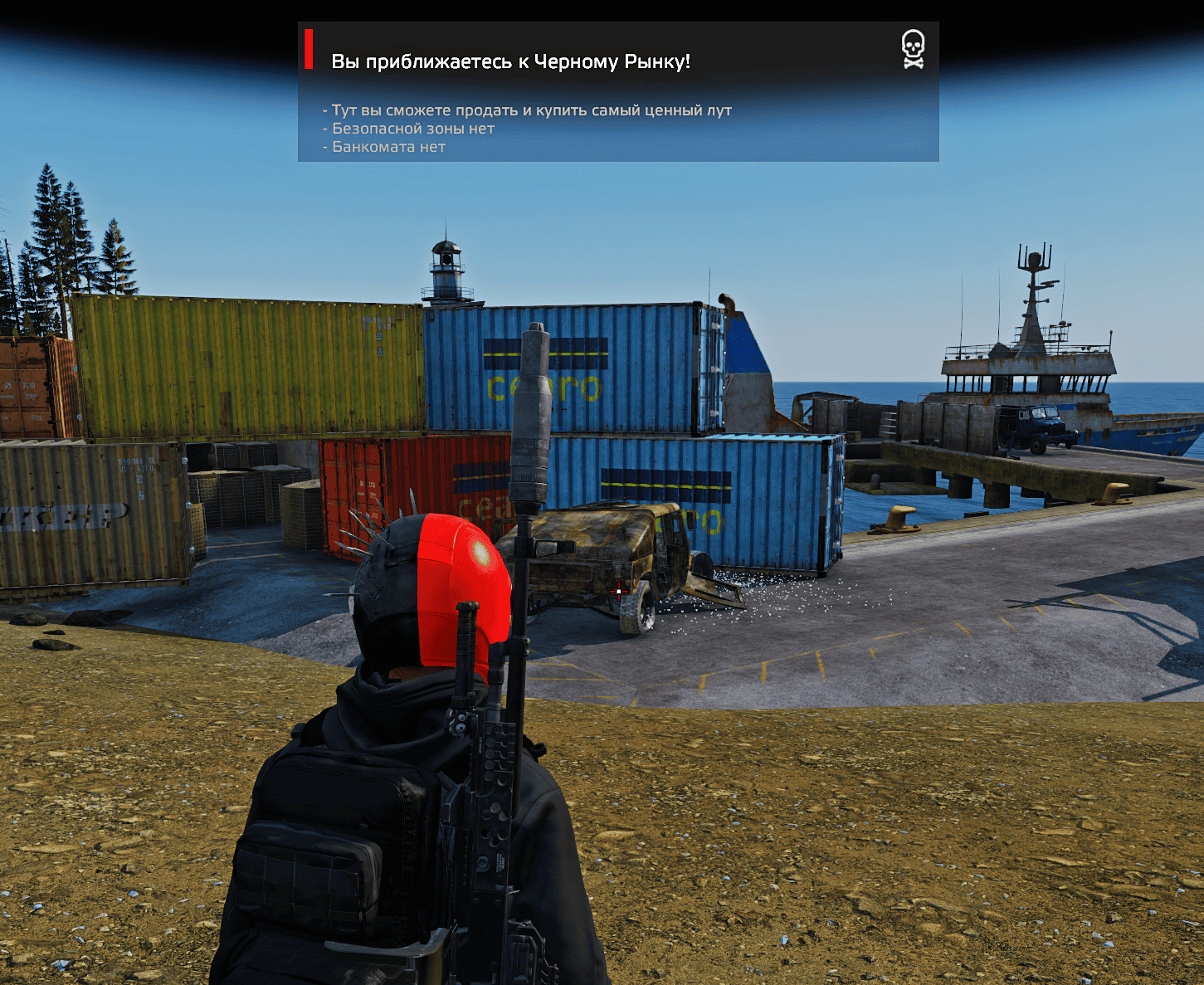This screenshot has height=985, width=1204.
Task: Click the skull and crossbones danger icon
Action: coord(913,47)
